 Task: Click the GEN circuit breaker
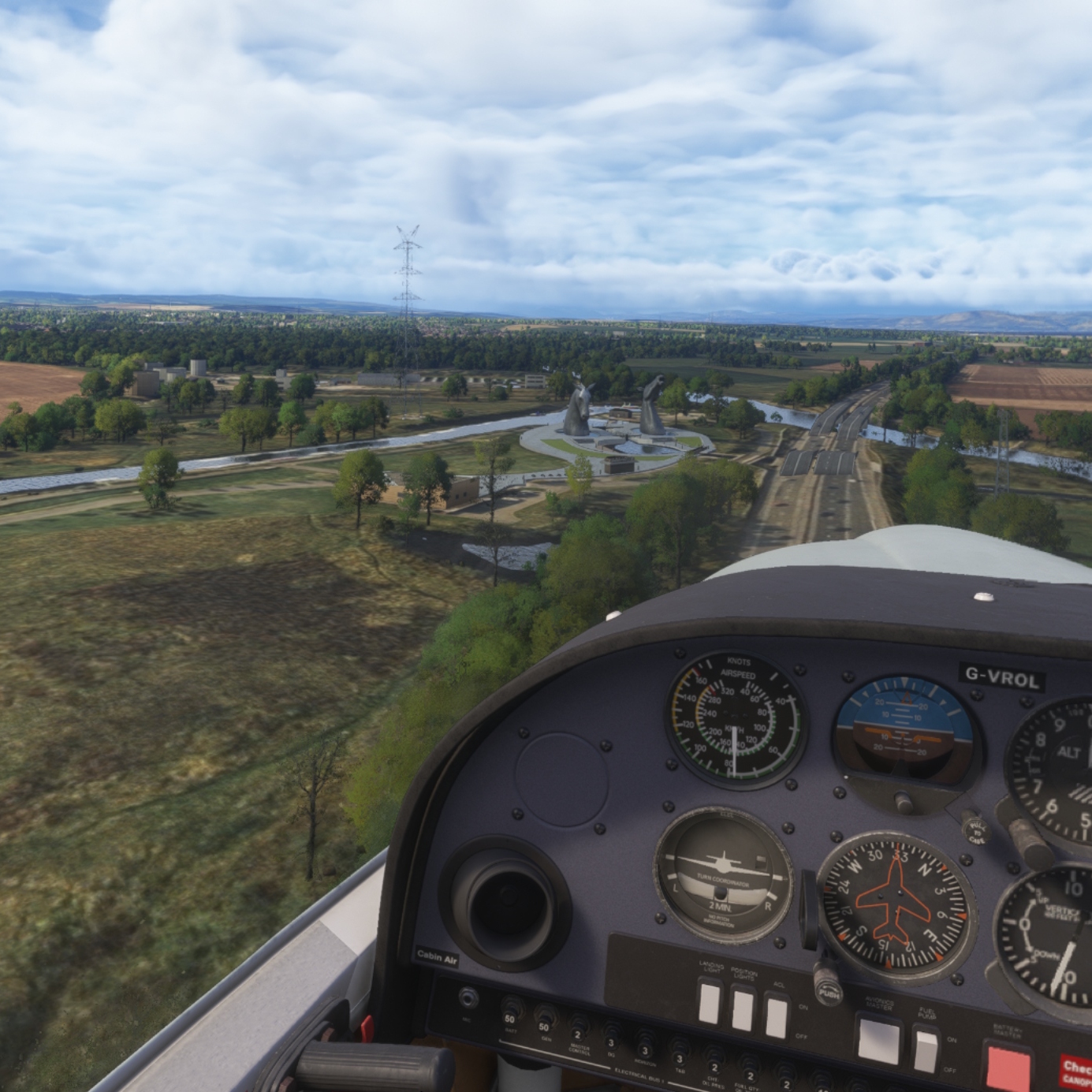544,1016
